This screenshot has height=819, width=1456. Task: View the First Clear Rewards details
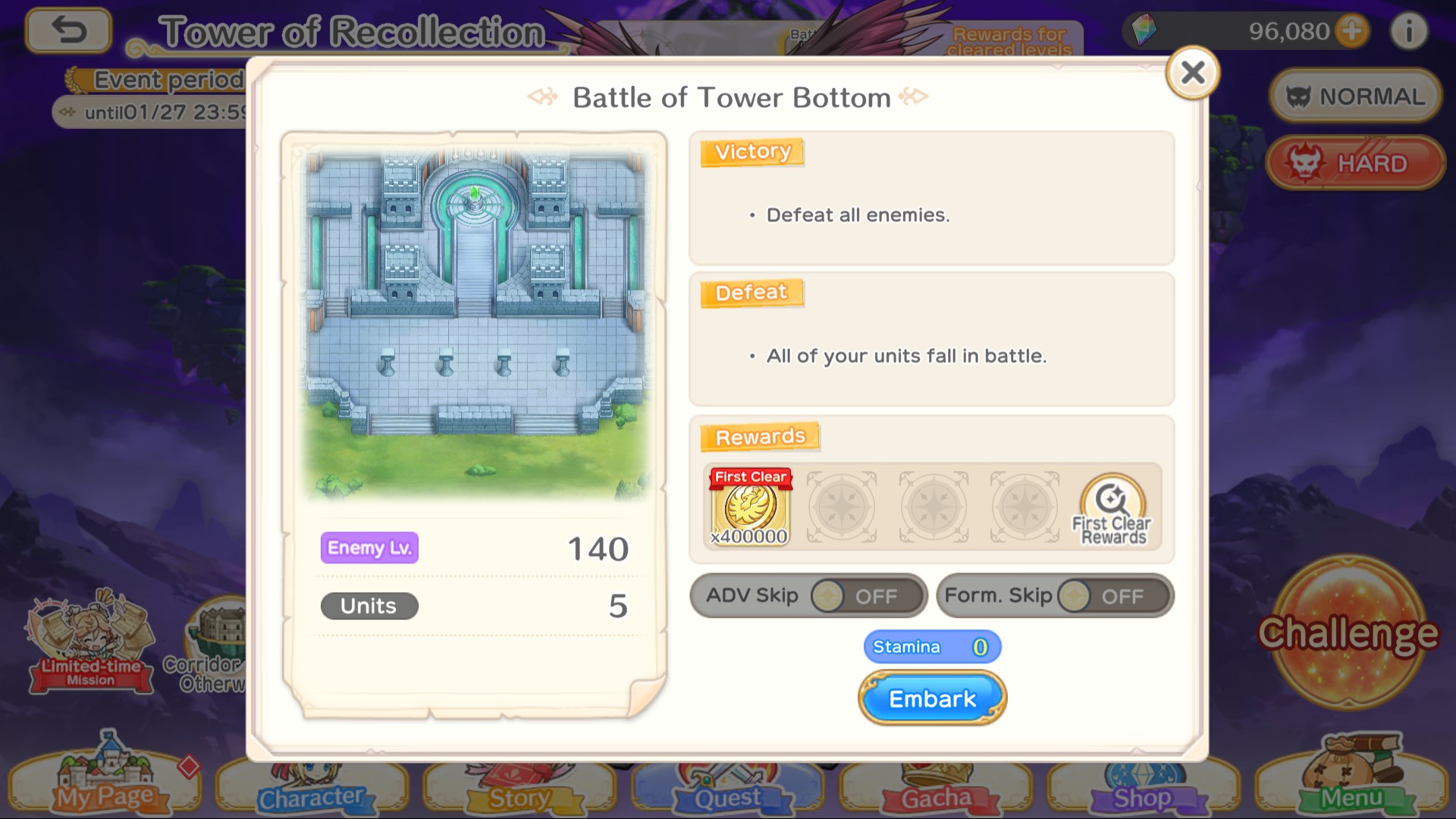tap(1112, 508)
